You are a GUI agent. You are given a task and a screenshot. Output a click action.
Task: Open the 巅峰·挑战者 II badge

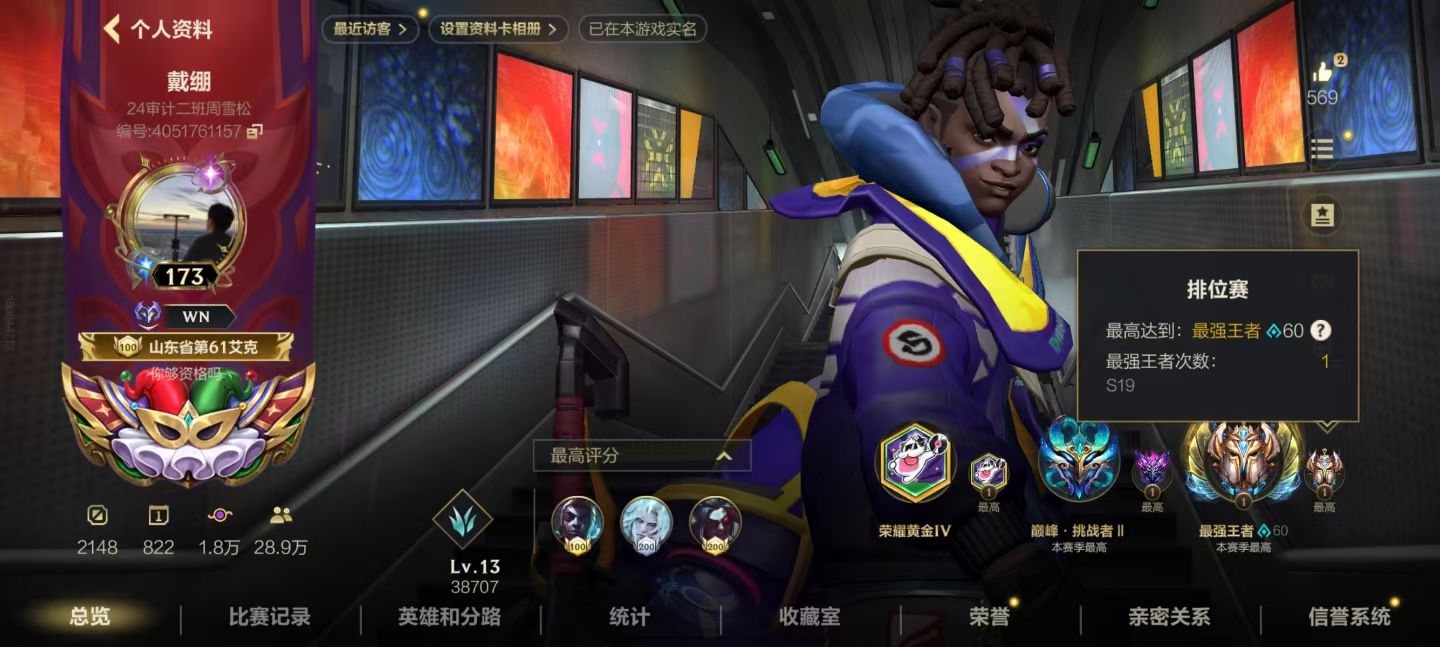point(1077,463)
